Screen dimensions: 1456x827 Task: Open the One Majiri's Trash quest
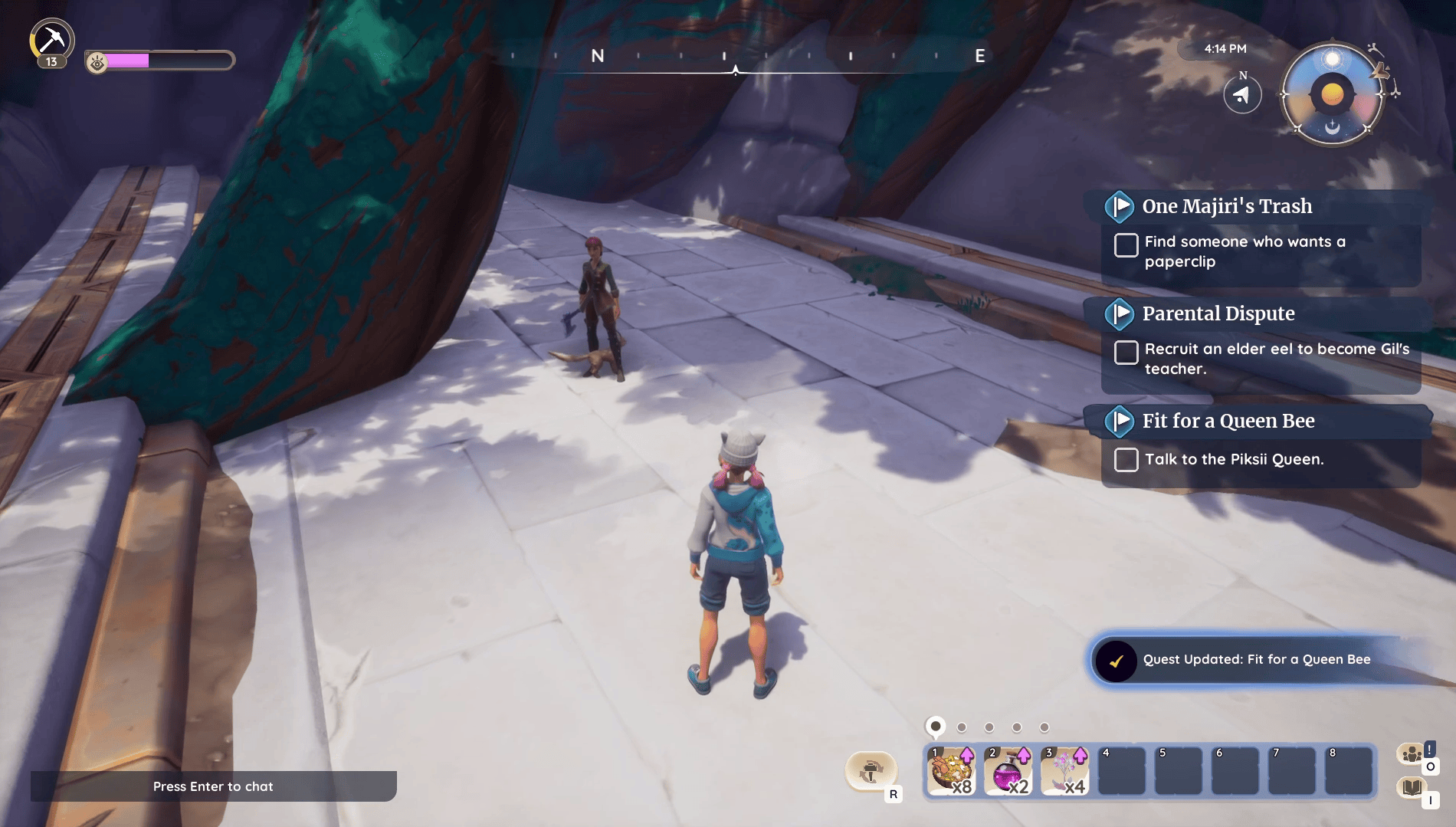pos(1226,206)
